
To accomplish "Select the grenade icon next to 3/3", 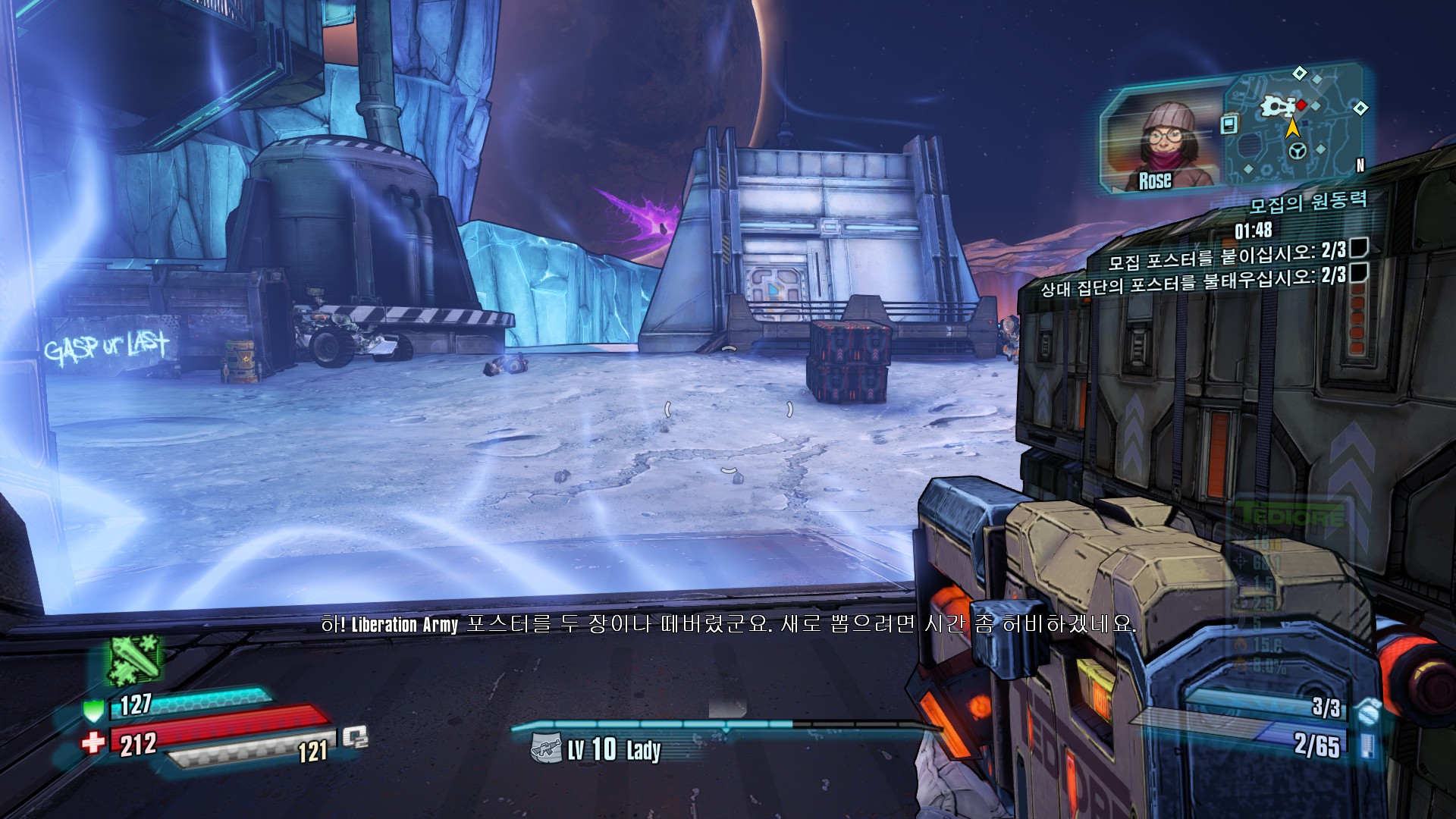I will pyautogui.click(x=1367, y=711).
